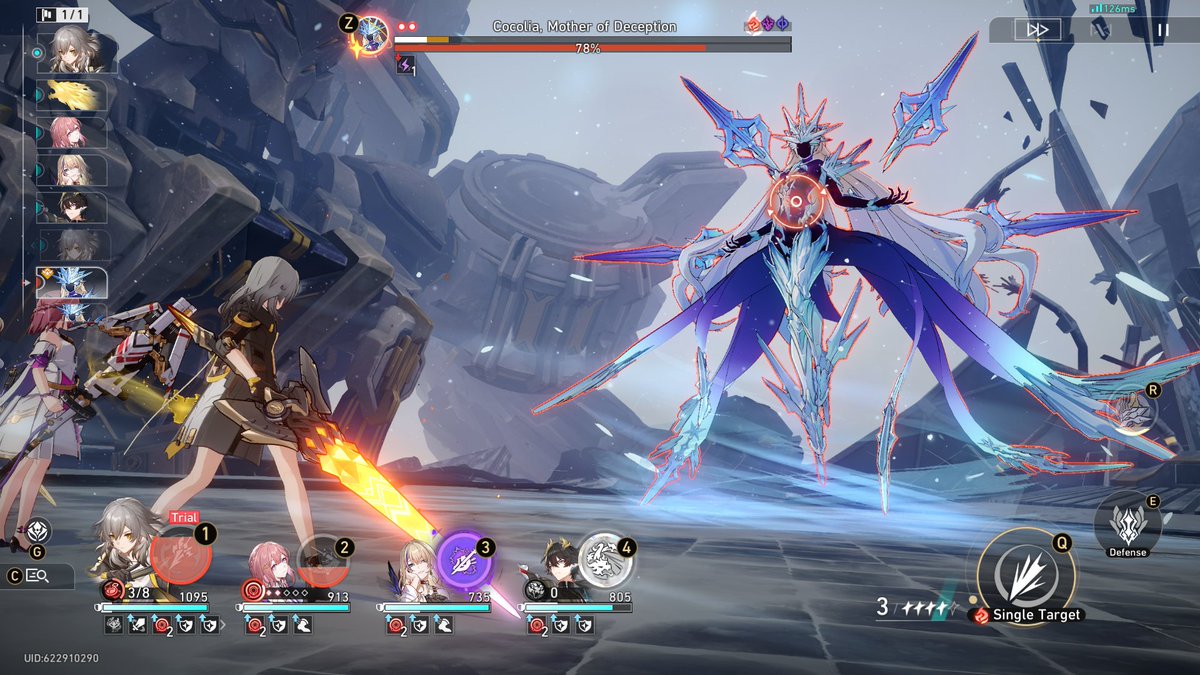Expand the Trial character's buff icon row

point(218,625)
